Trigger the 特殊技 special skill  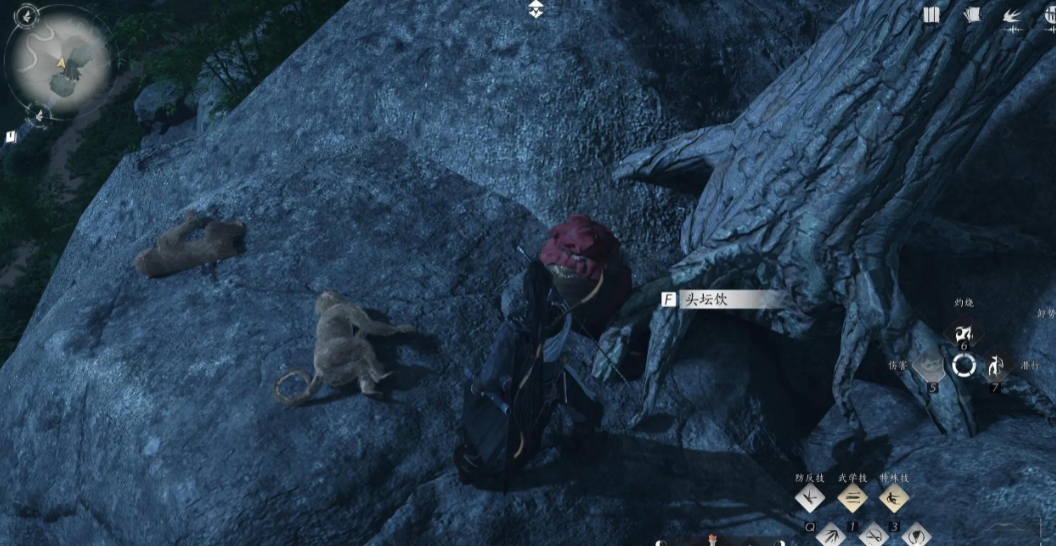tap(894, 497)
